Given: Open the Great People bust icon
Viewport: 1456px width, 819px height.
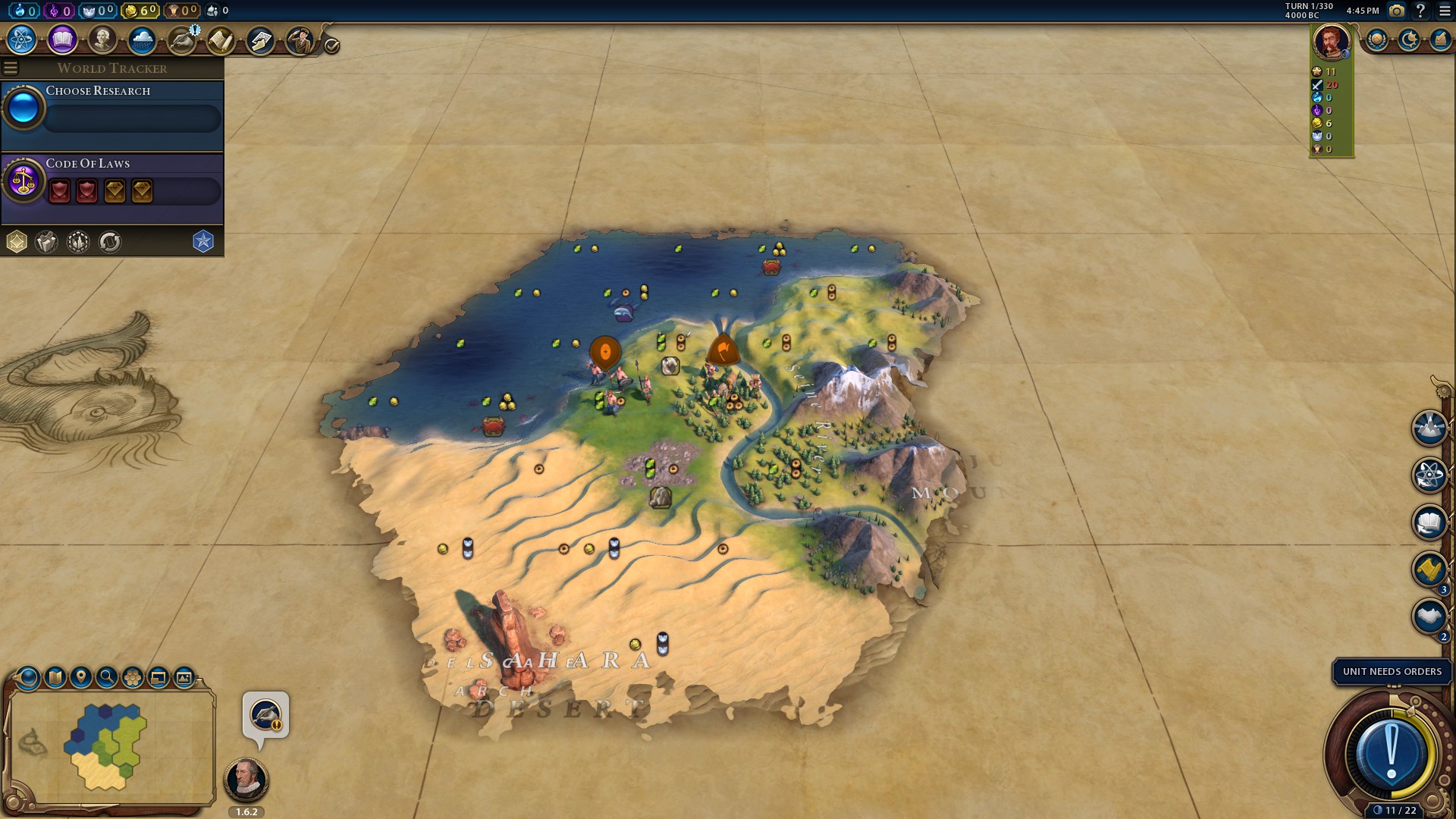Looking at the screenshot, I should 102,39.
